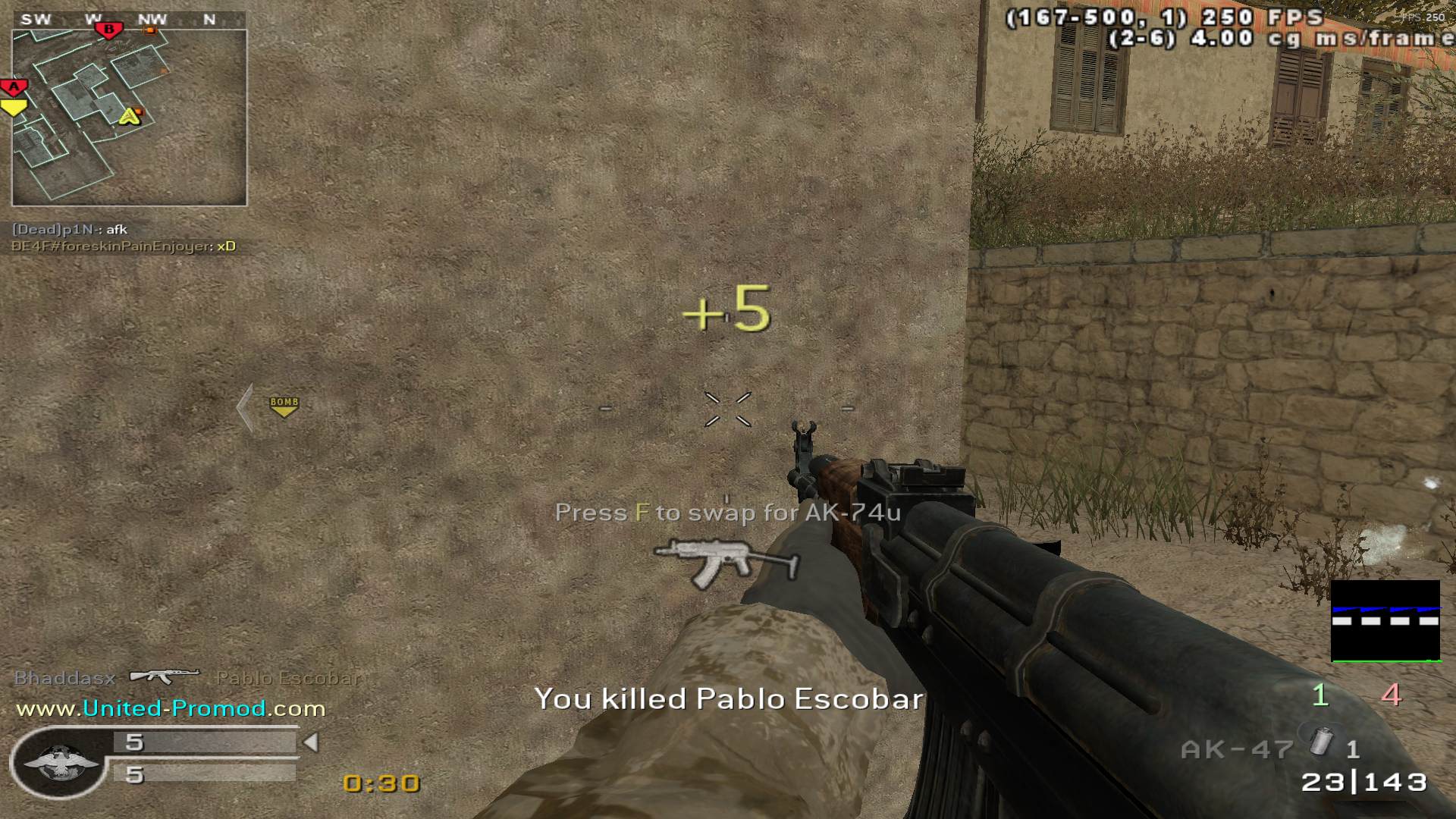Screen dimensions: 1456x819
Task: Click the yellow BOMB objective marker
Action: 284,406
